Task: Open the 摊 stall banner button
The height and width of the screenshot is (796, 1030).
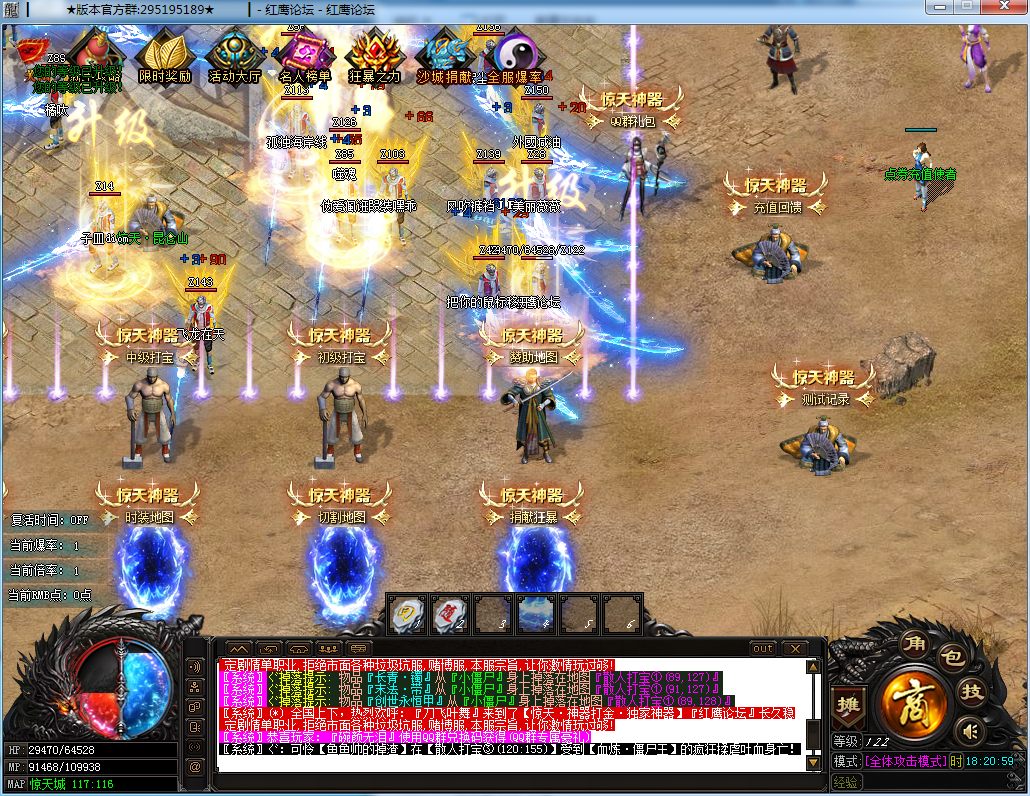Action: (x=849, y=702)
